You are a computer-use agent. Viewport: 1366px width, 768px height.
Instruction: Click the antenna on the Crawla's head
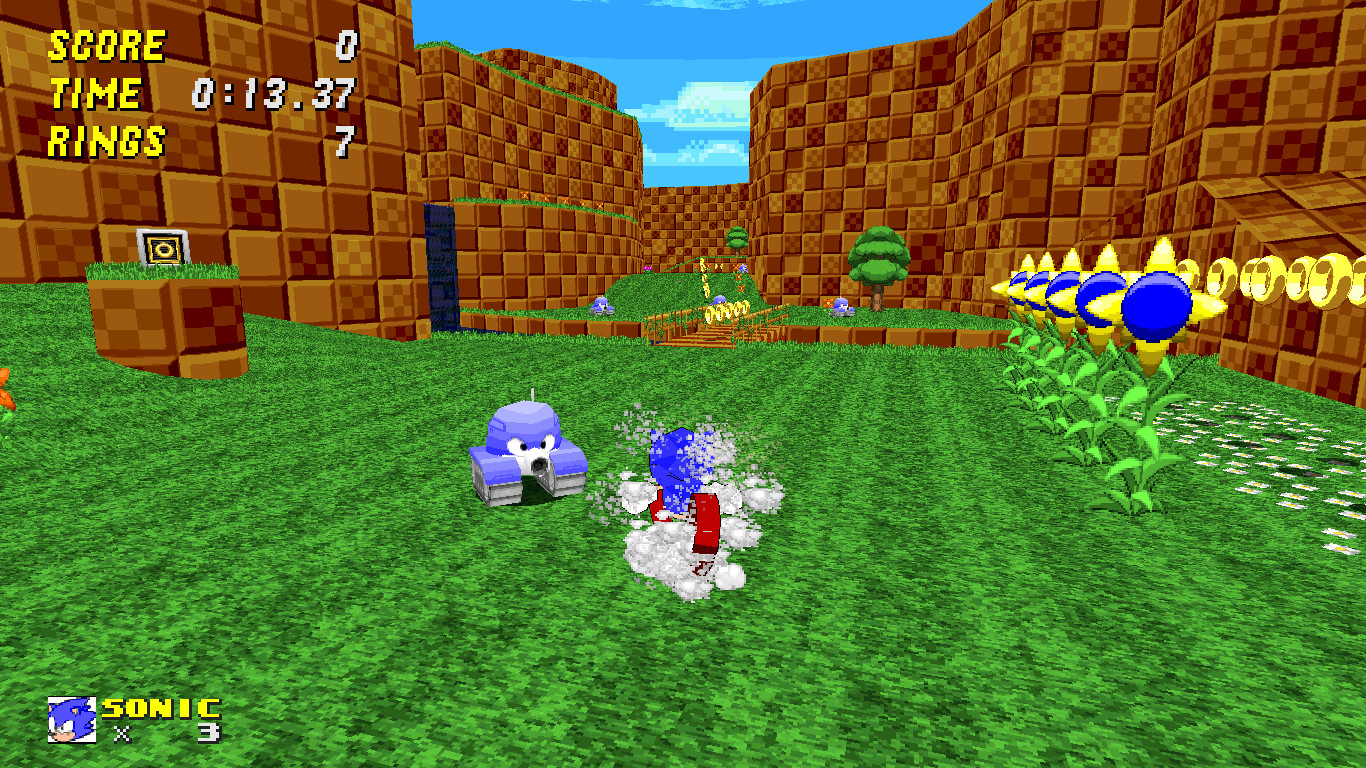pyautogui.click(x=533, y=397)
